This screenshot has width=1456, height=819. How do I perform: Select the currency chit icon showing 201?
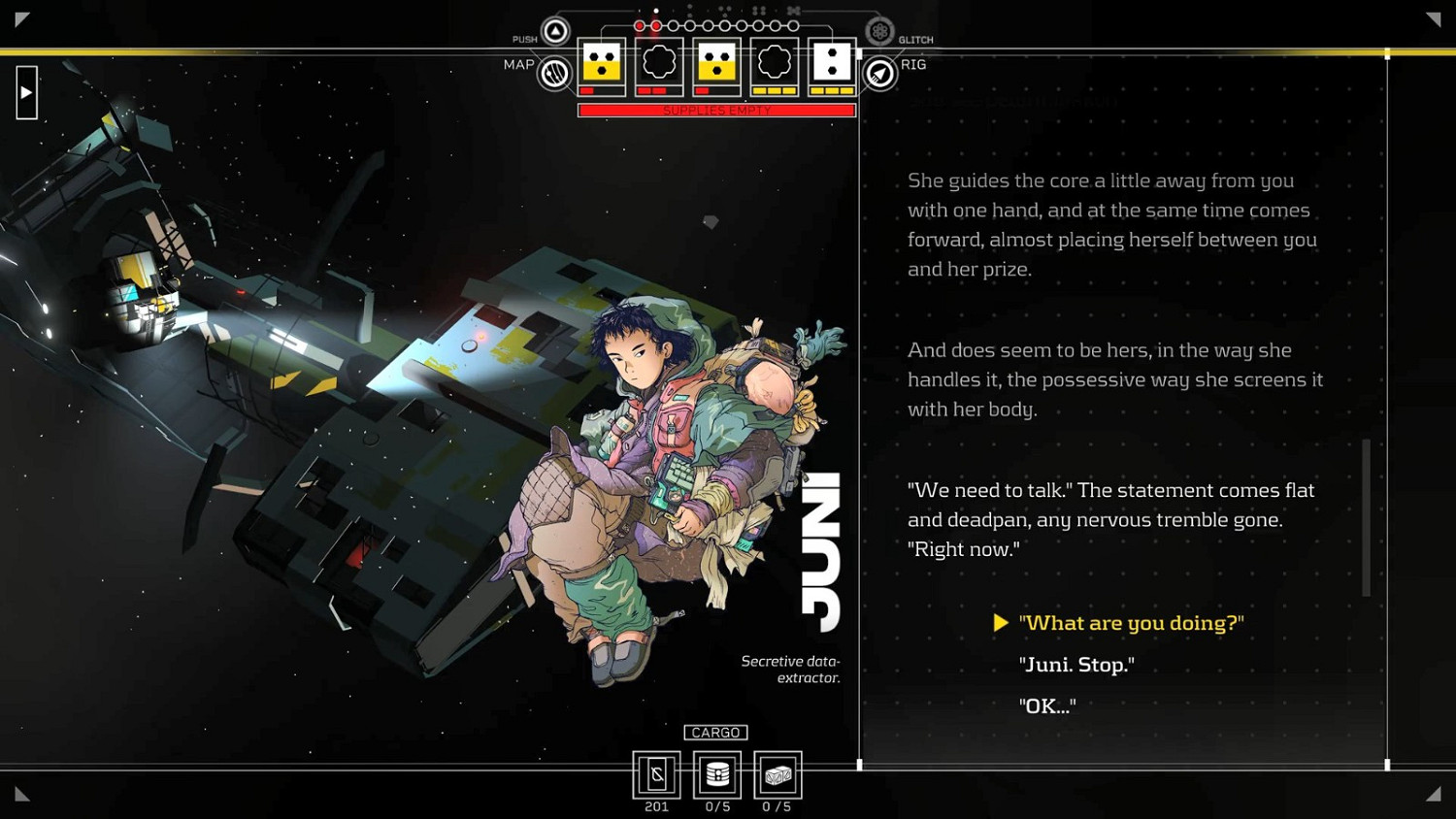(x=657, y=773)
